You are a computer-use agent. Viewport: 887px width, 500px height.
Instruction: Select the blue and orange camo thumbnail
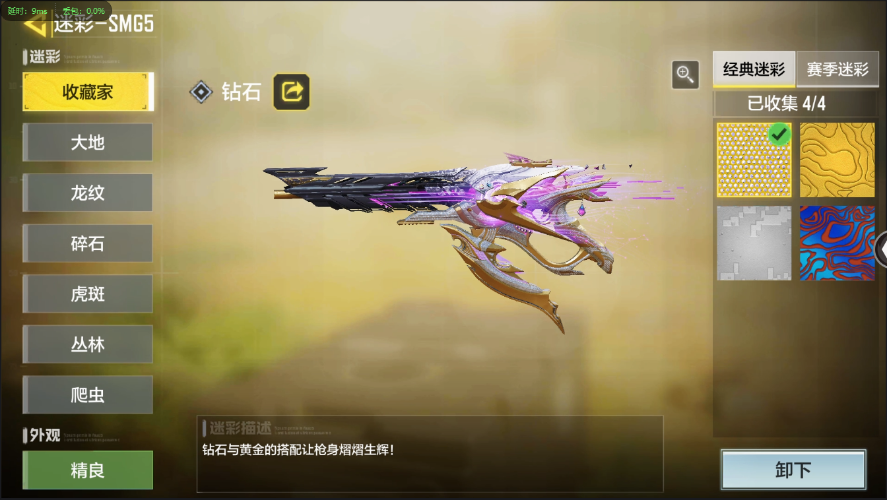point(837,243)
